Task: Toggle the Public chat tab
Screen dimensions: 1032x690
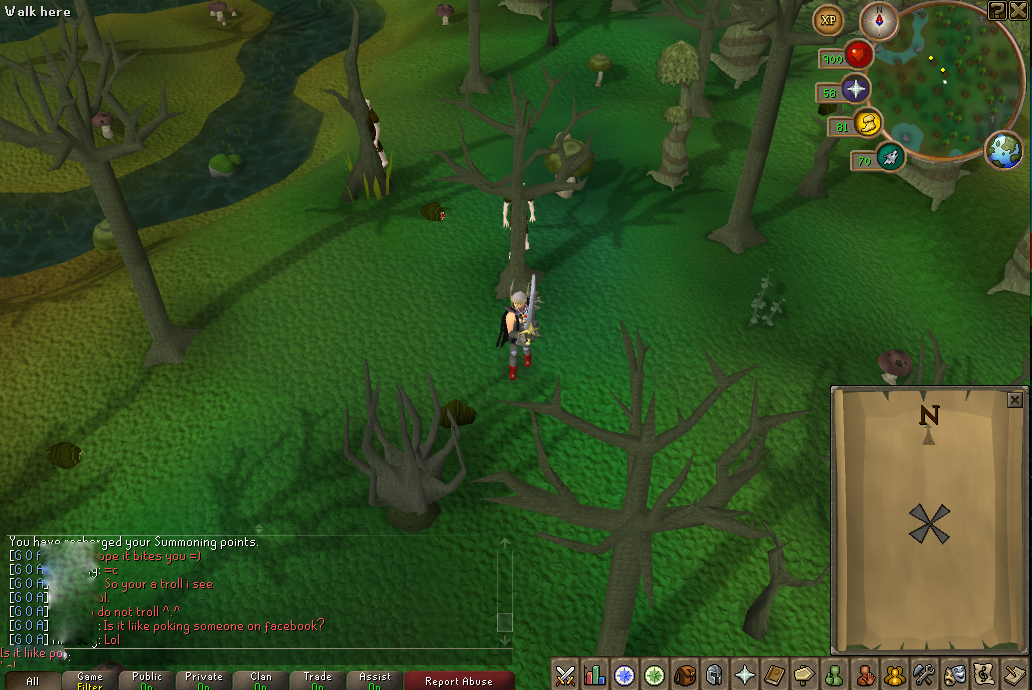Action: 147,681
